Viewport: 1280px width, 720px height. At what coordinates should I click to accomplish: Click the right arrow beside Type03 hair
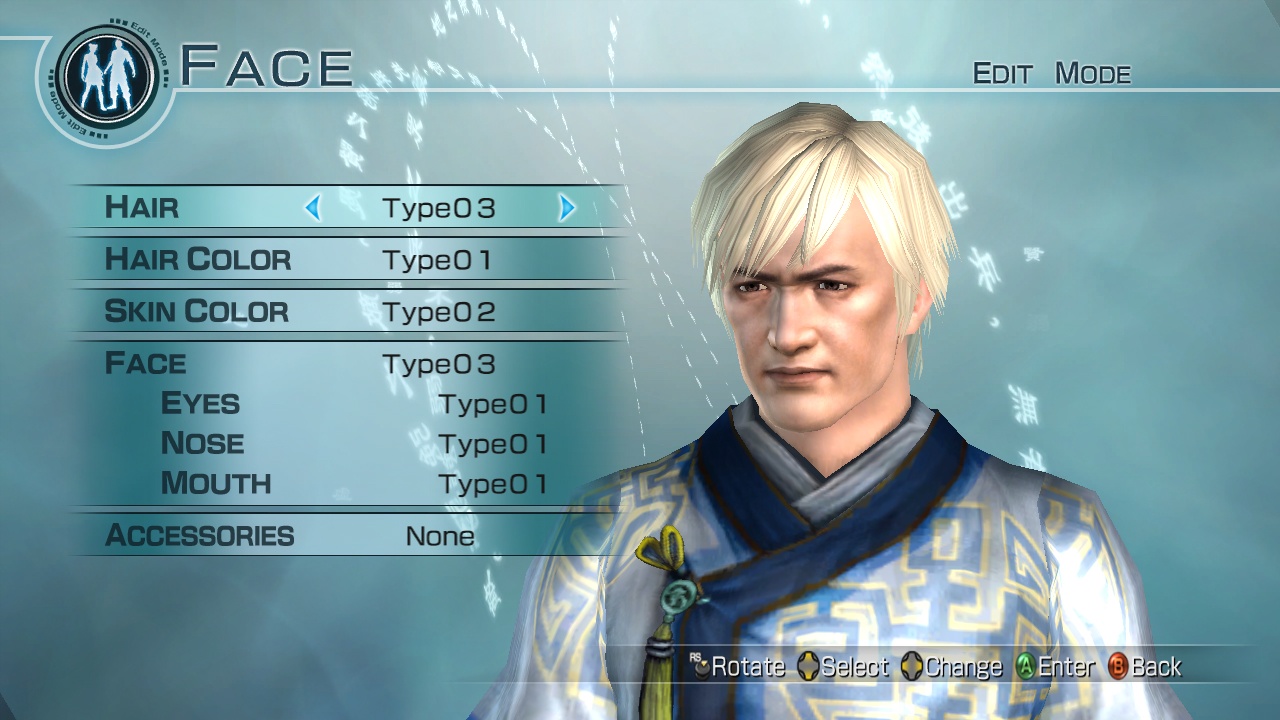click(x=567, y=208)
